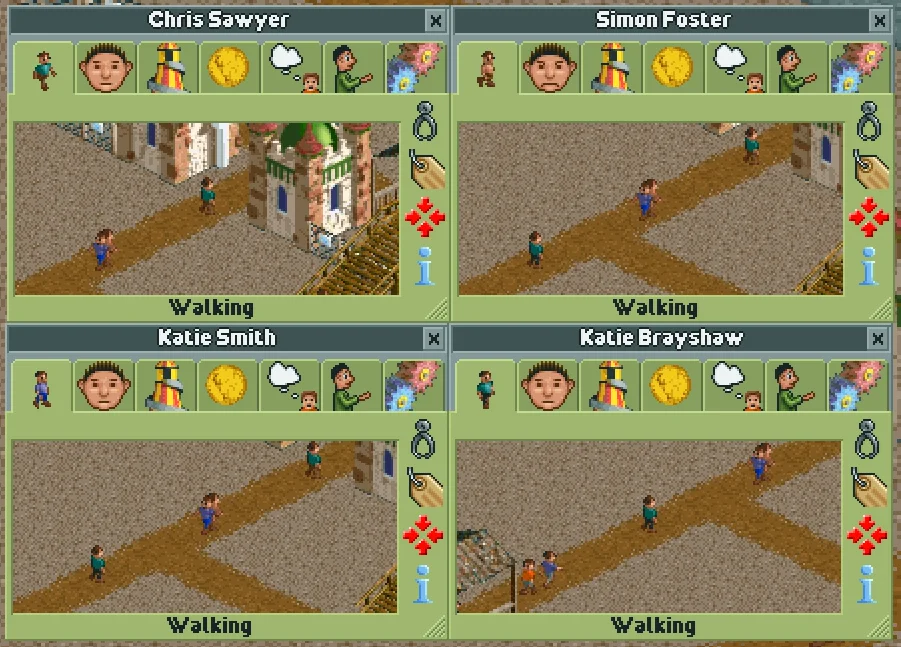Screen dimensions: 901x647
Task: Close Simon Foster's guest window
Action: [879, 20]
